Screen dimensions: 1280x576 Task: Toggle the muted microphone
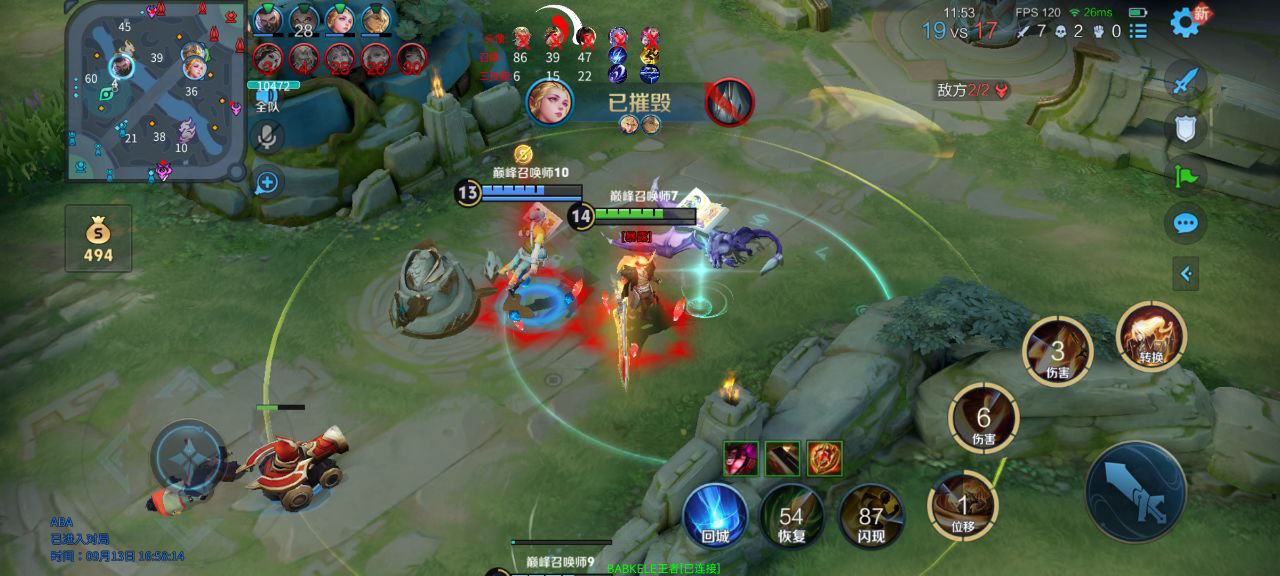click(266, 137)
